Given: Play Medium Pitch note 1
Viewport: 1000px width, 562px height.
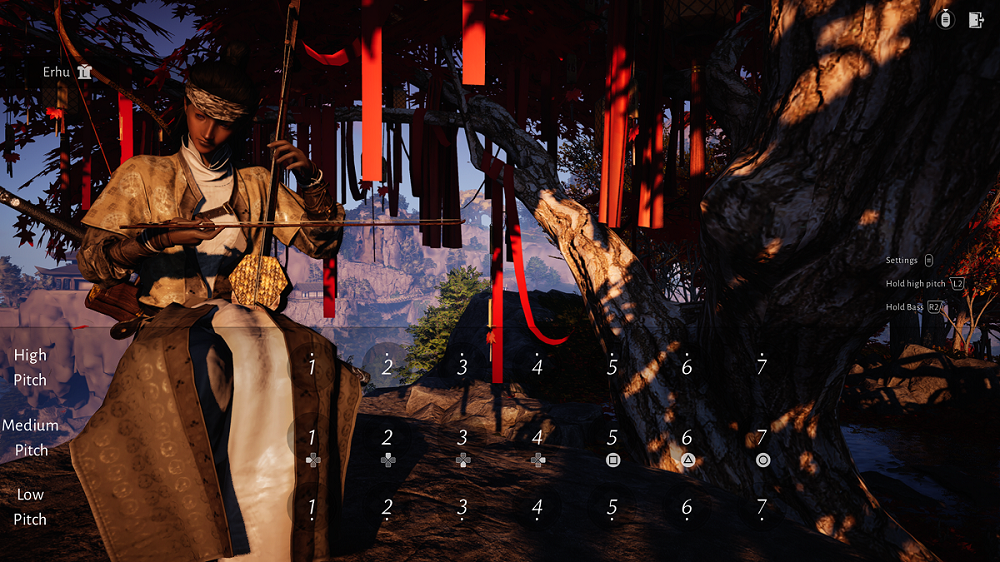Looking at the screenshot, I should pyautogui.click(x=312, y=438).
